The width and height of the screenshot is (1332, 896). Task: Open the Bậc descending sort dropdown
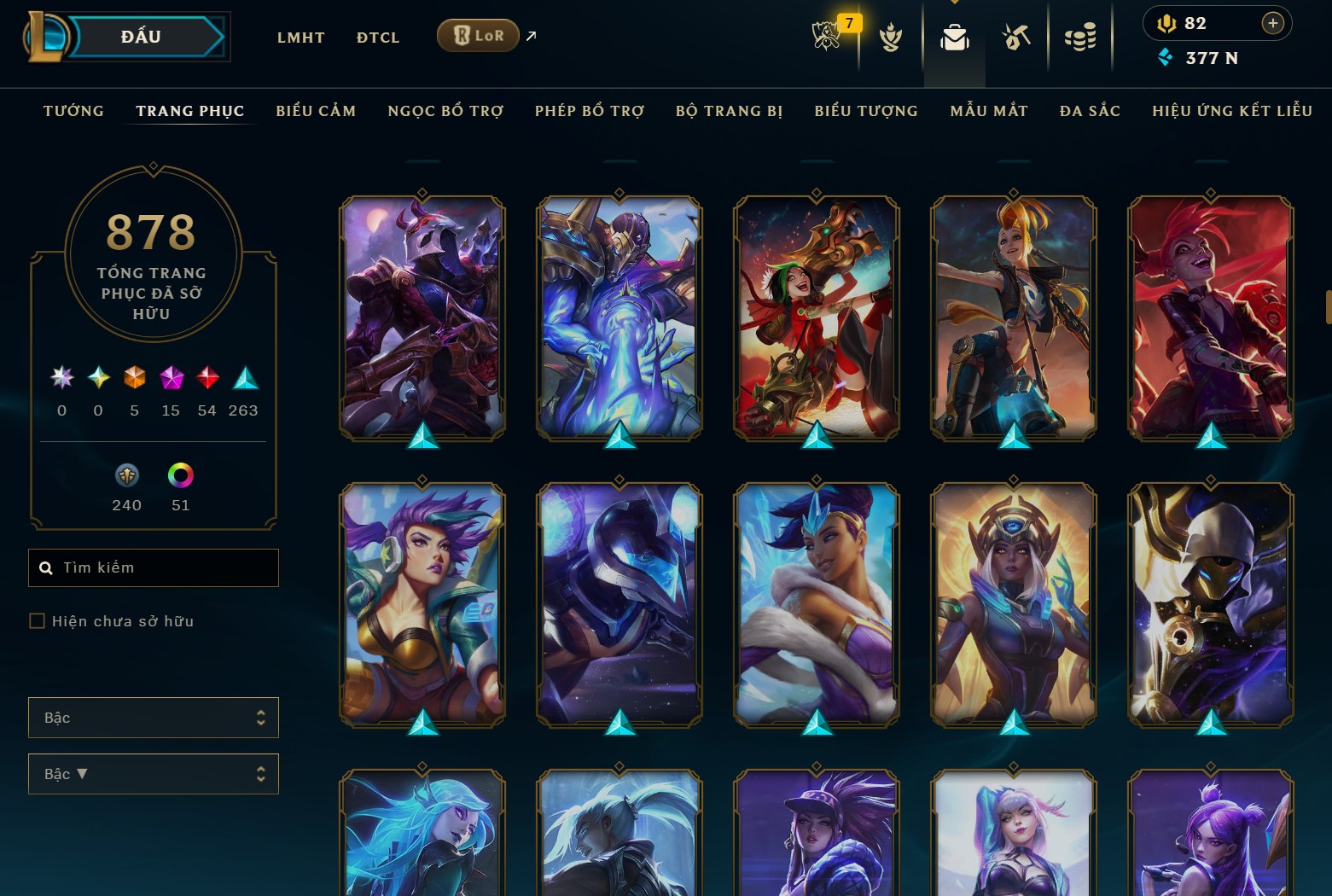154,774
